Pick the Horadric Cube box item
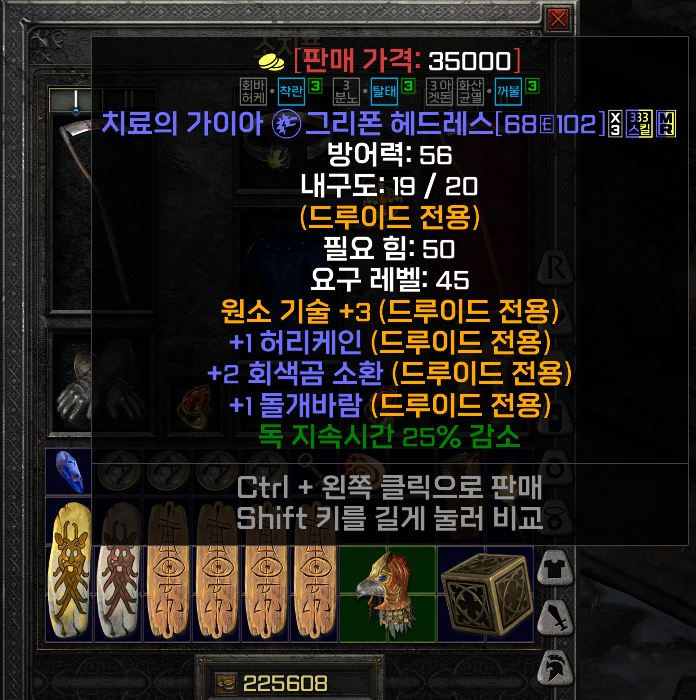 [486, 591]
